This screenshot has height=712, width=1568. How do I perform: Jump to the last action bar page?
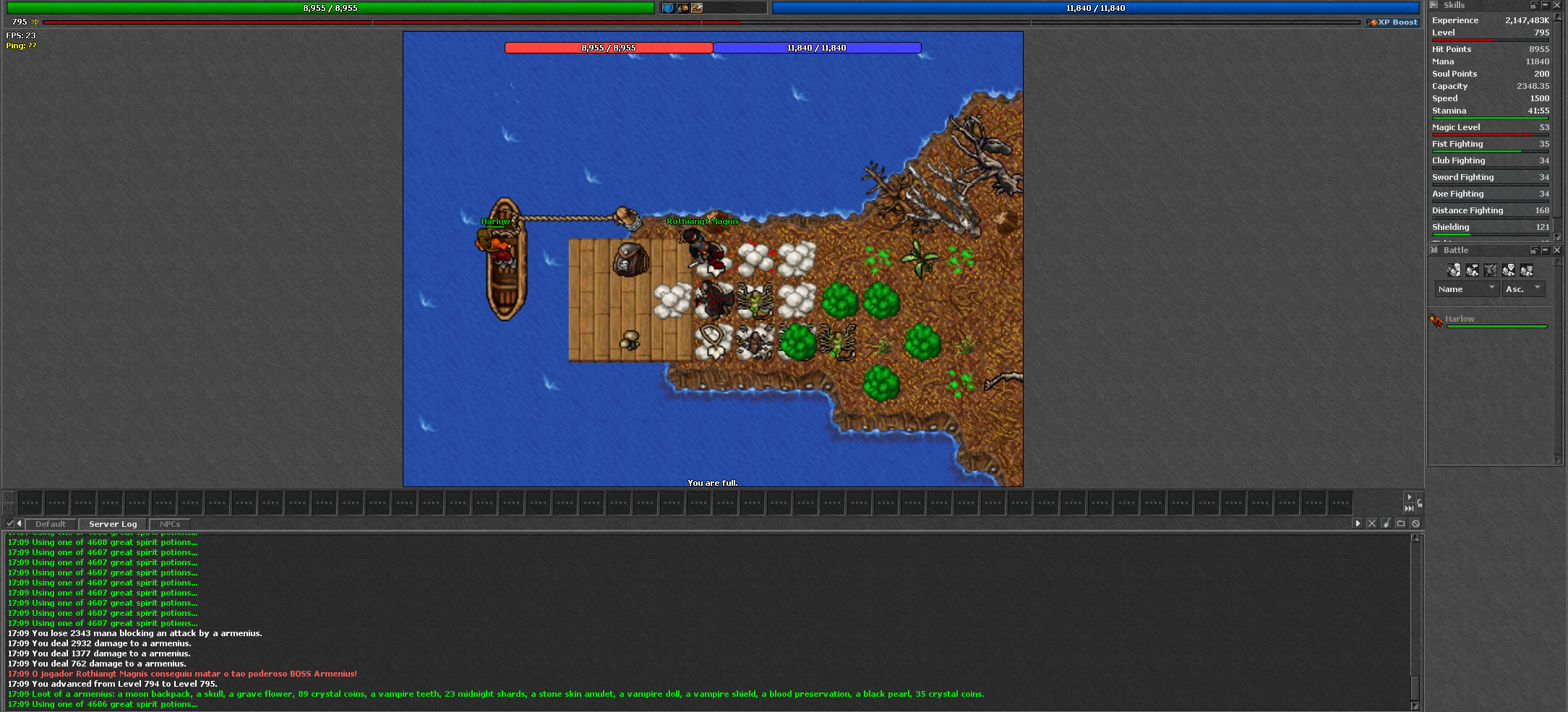pos(1409,508)
